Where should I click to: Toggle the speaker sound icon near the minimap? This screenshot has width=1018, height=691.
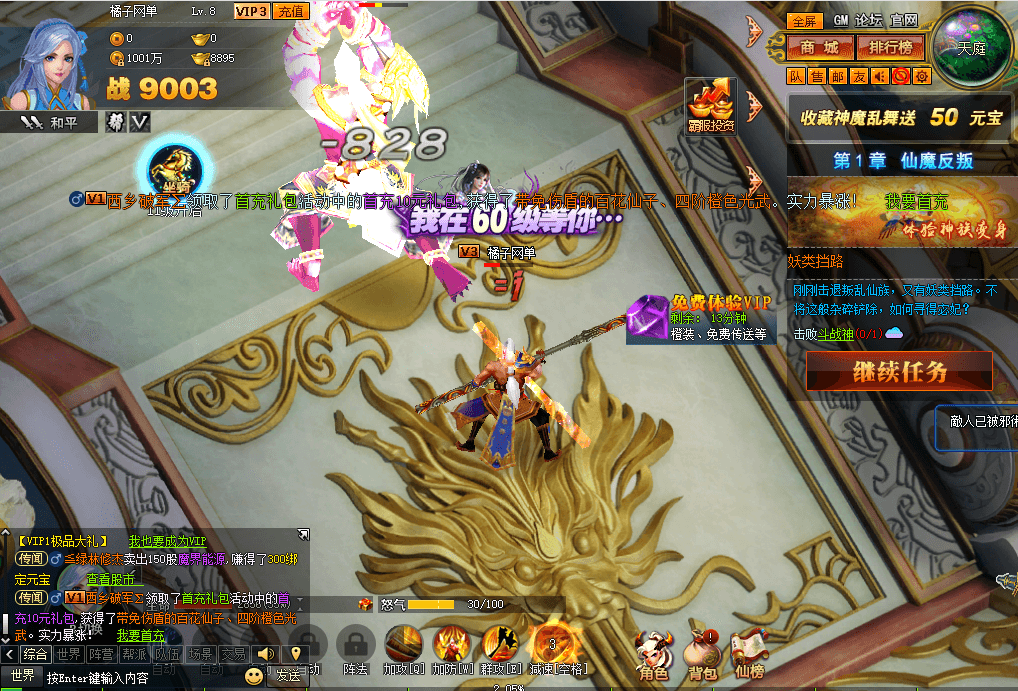880,76
